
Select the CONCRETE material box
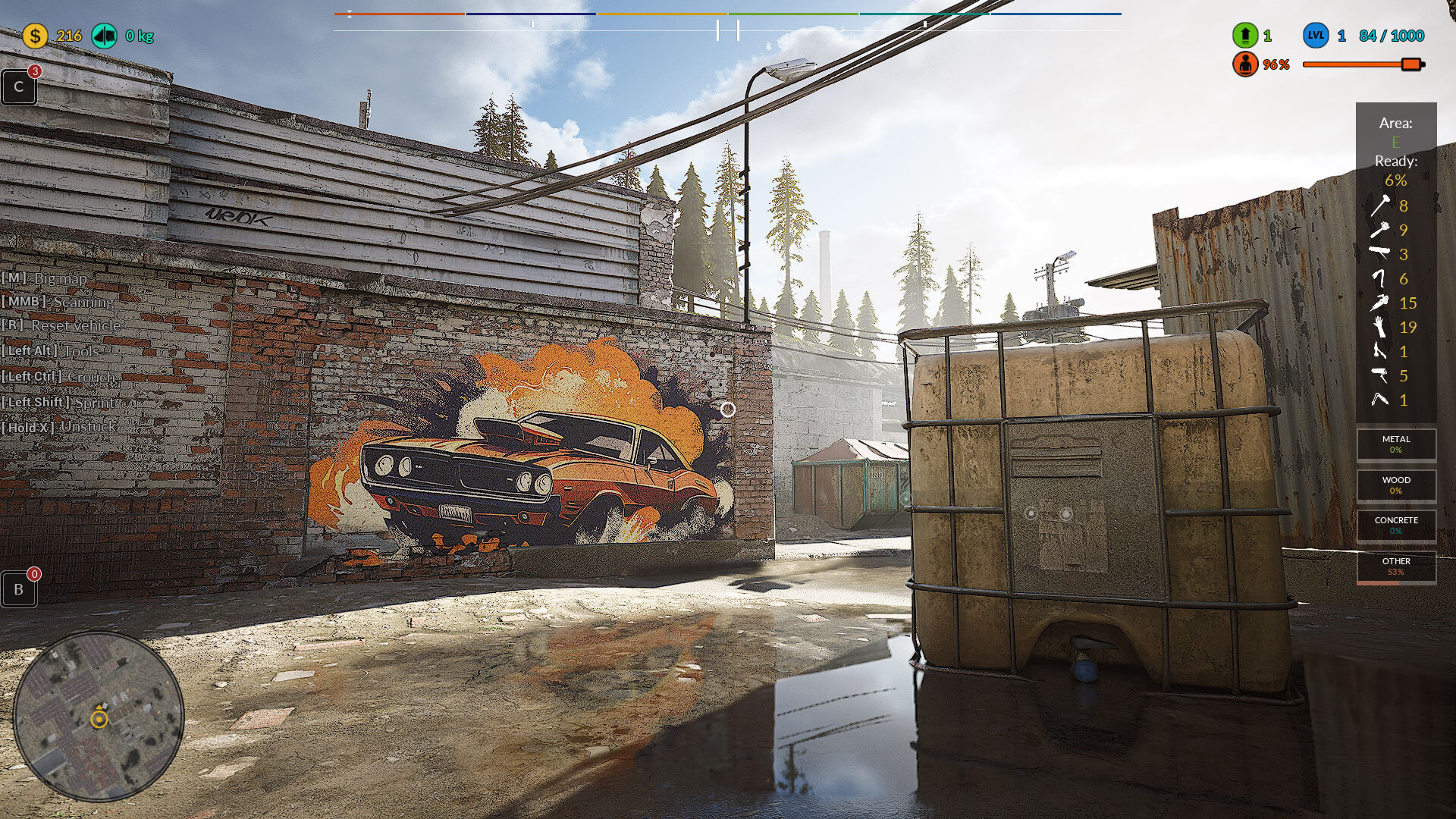[1395, 526]
